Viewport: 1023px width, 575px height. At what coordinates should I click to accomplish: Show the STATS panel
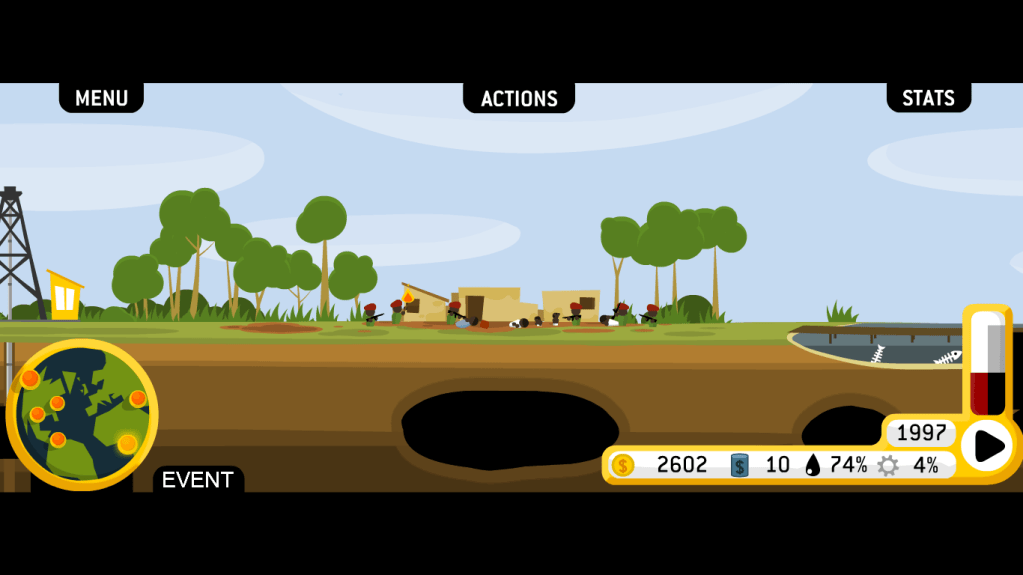tap(928, 98)
